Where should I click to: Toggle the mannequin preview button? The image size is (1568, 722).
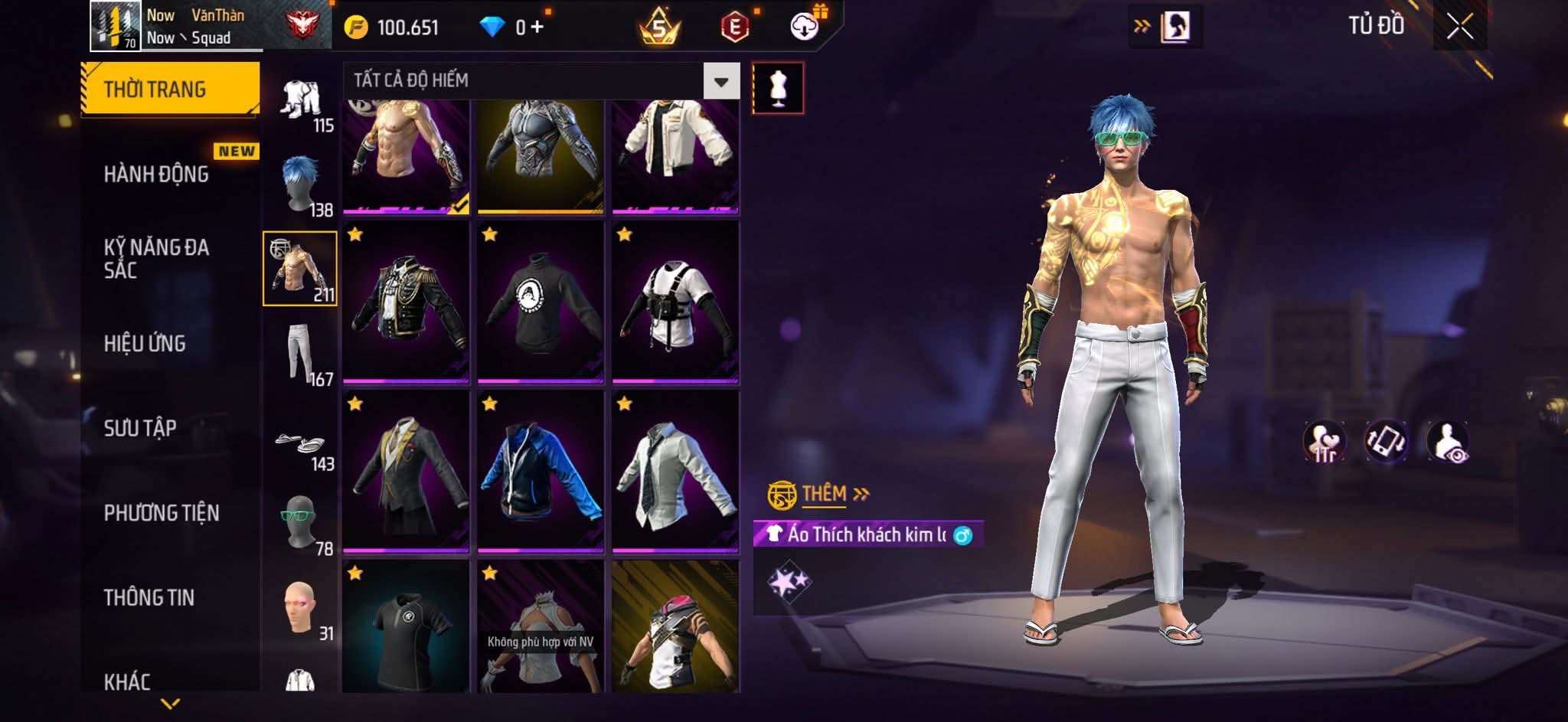778,88
